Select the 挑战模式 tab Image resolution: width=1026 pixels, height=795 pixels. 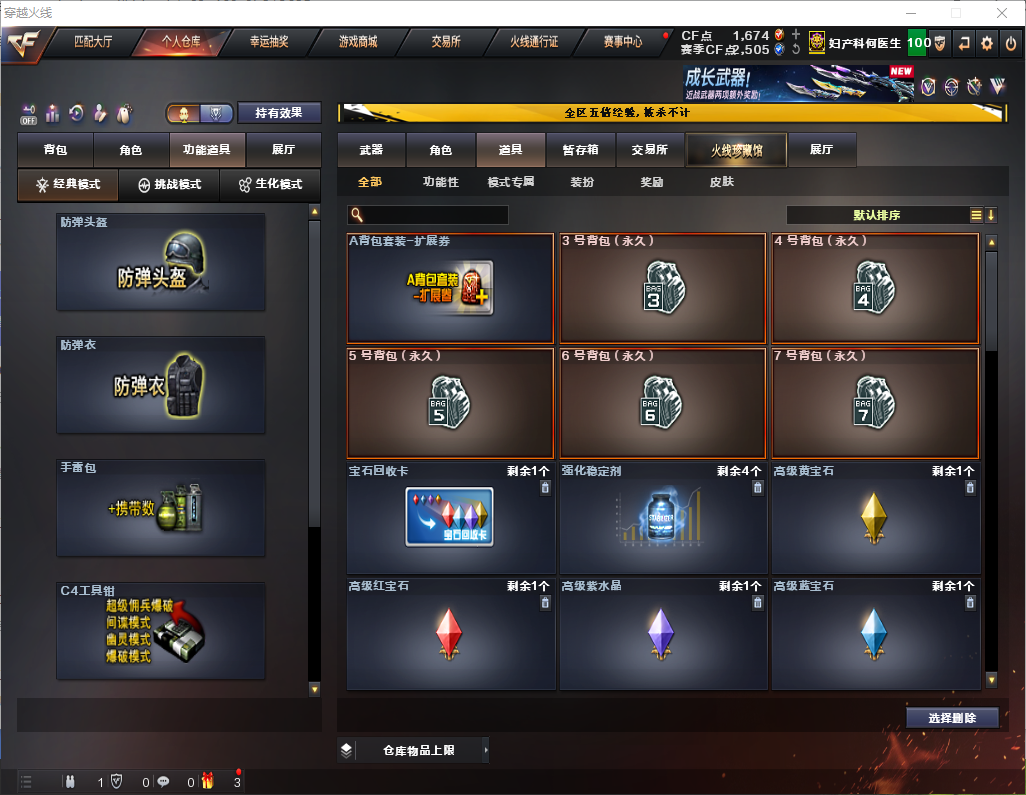pyautogui.click(x=169, y=185)
